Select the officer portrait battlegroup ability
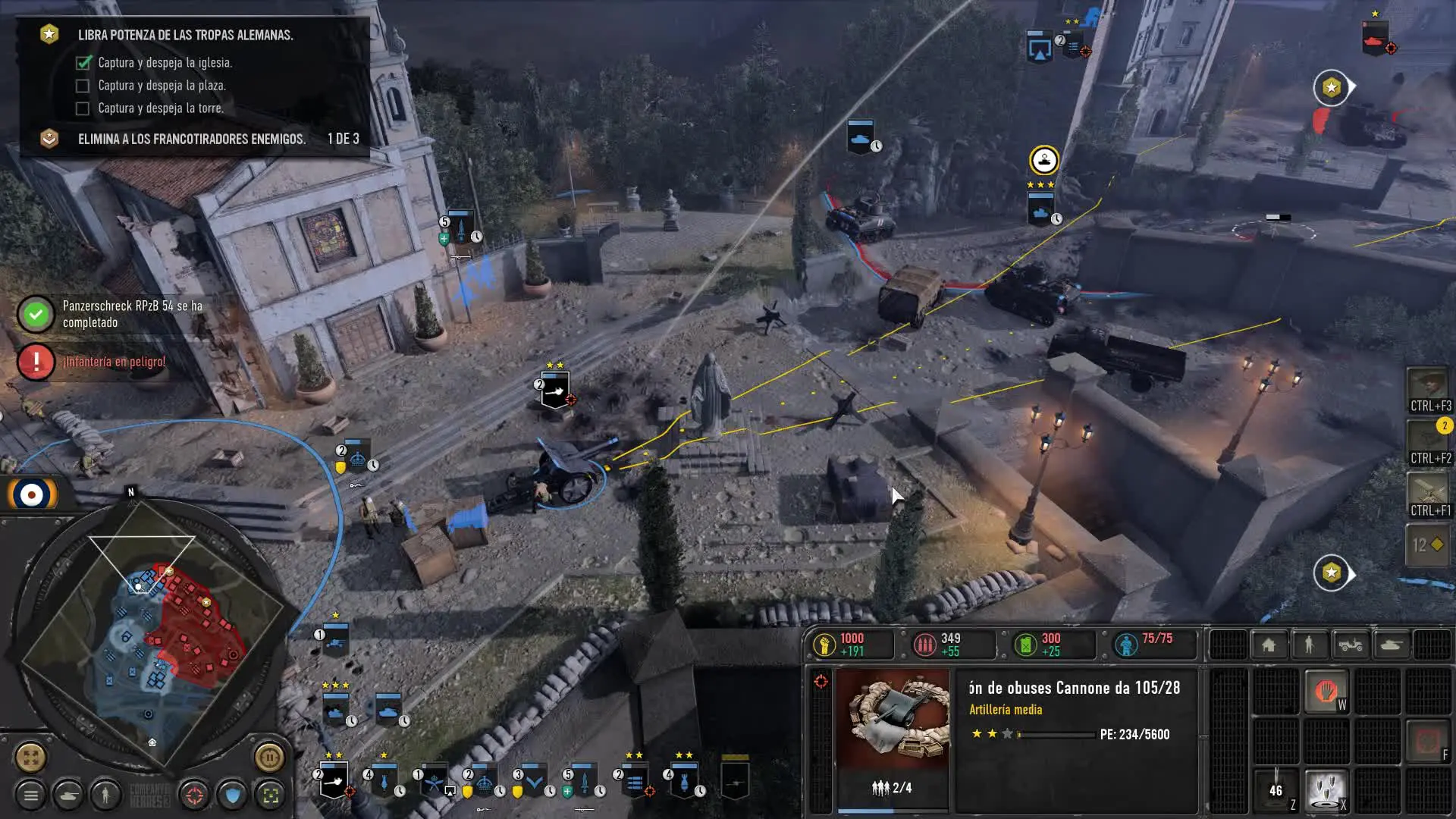1456x819 pixels. [1429, 390]
